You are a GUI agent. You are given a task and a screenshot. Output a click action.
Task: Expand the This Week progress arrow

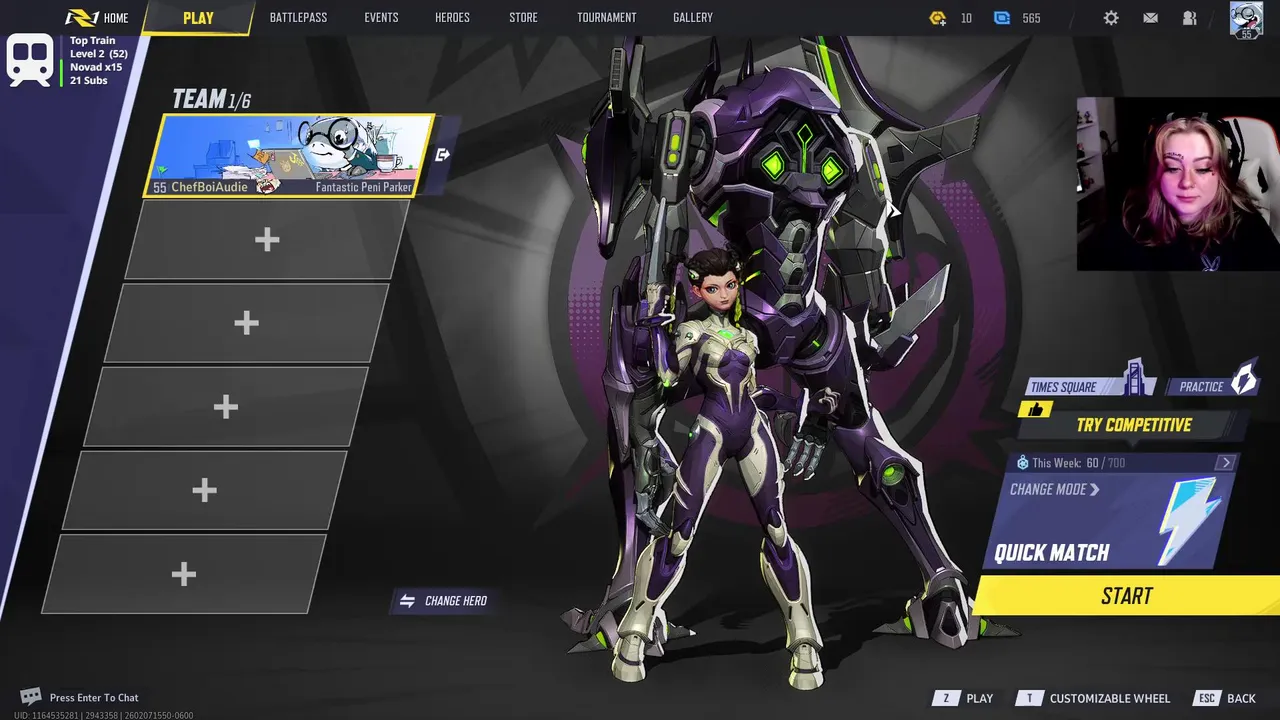[x=1226, y=463]
